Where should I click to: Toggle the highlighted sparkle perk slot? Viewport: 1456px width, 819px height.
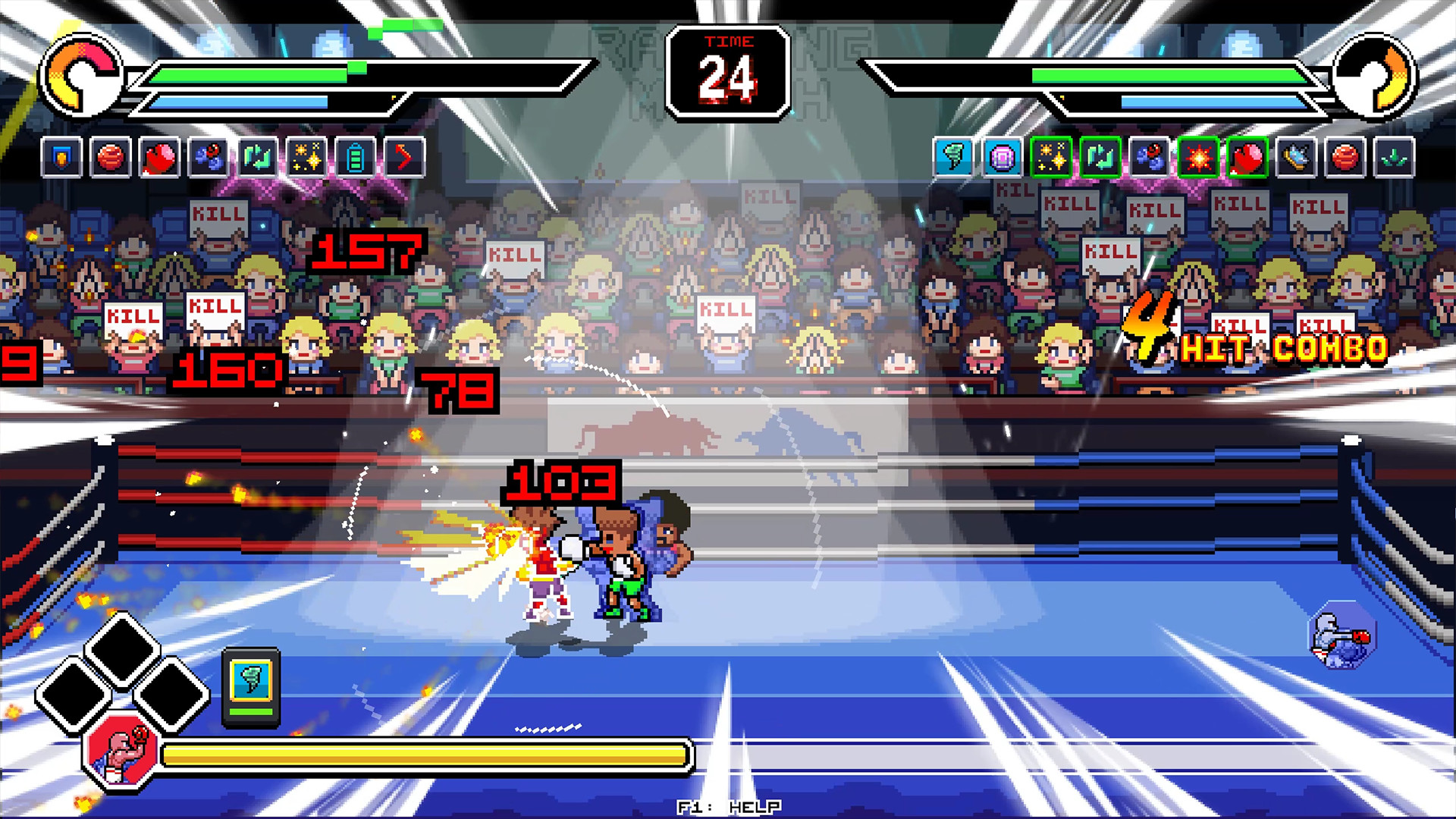coord(1052,158)
